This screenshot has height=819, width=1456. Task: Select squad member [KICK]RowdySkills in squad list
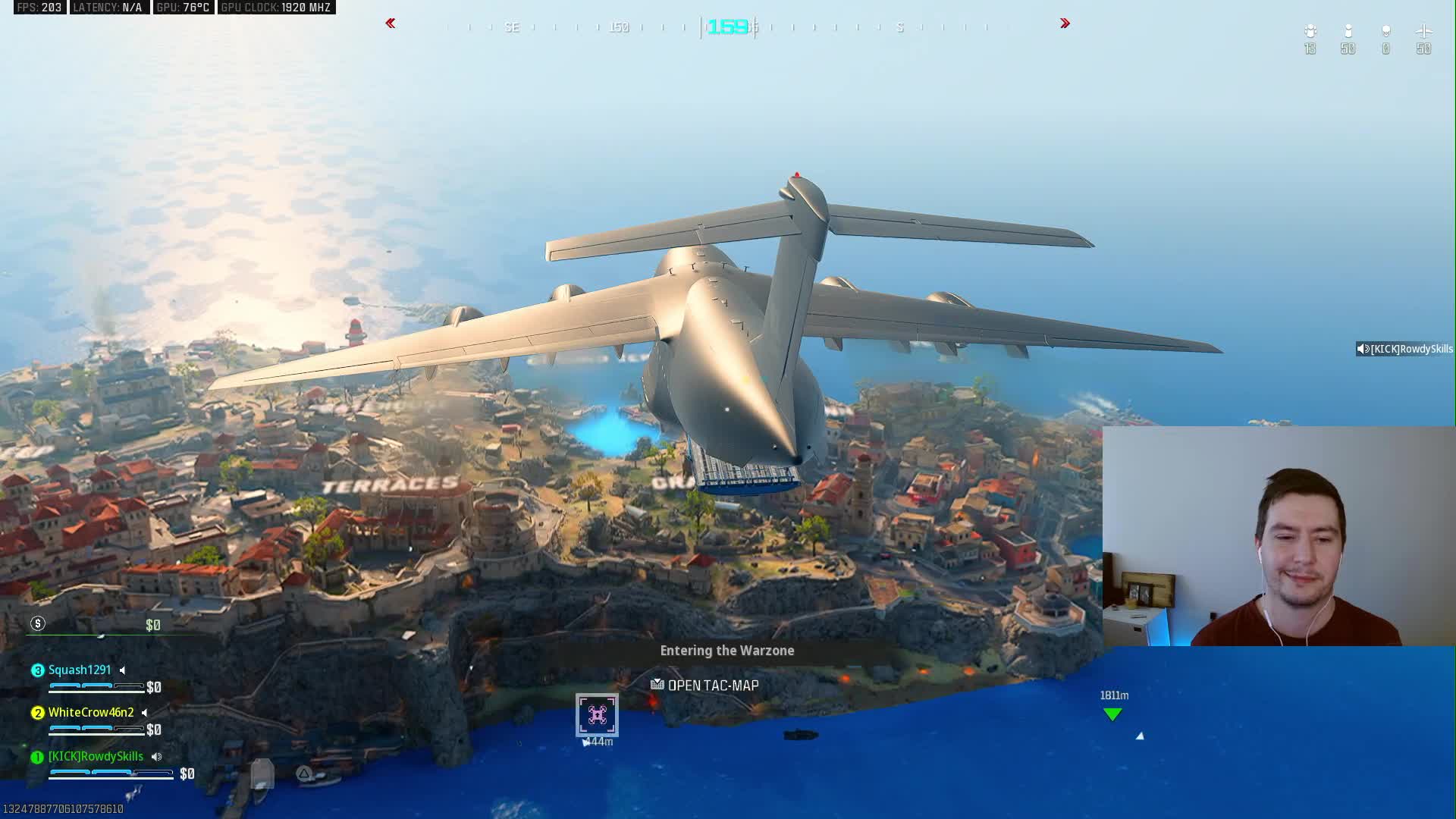click(96, 757)
